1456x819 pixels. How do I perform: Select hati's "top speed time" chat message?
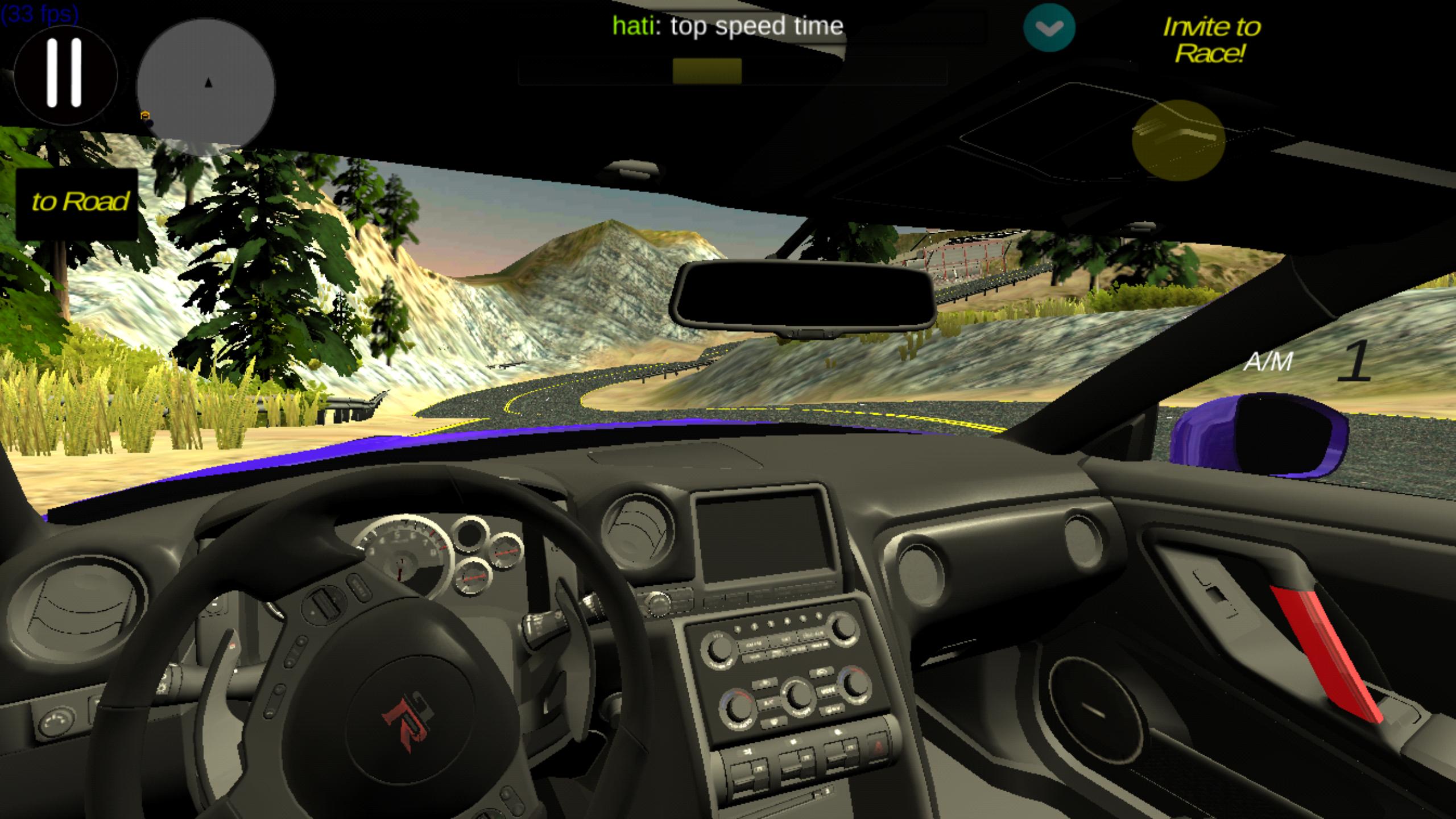click(728, 25)
